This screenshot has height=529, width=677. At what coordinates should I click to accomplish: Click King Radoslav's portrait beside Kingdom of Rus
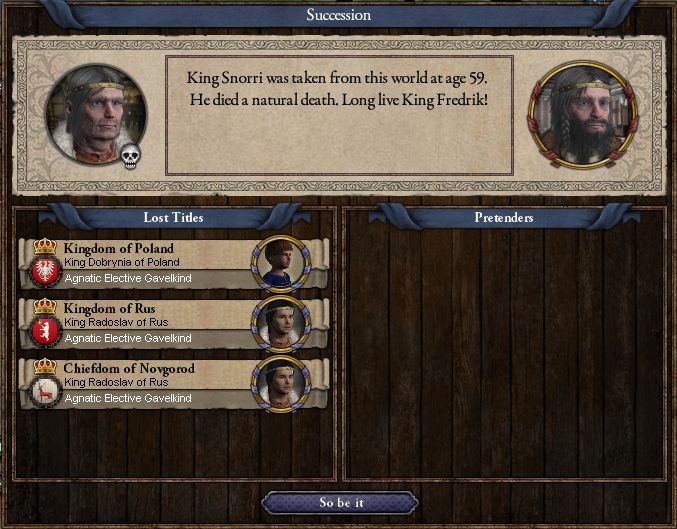(281, 323)
